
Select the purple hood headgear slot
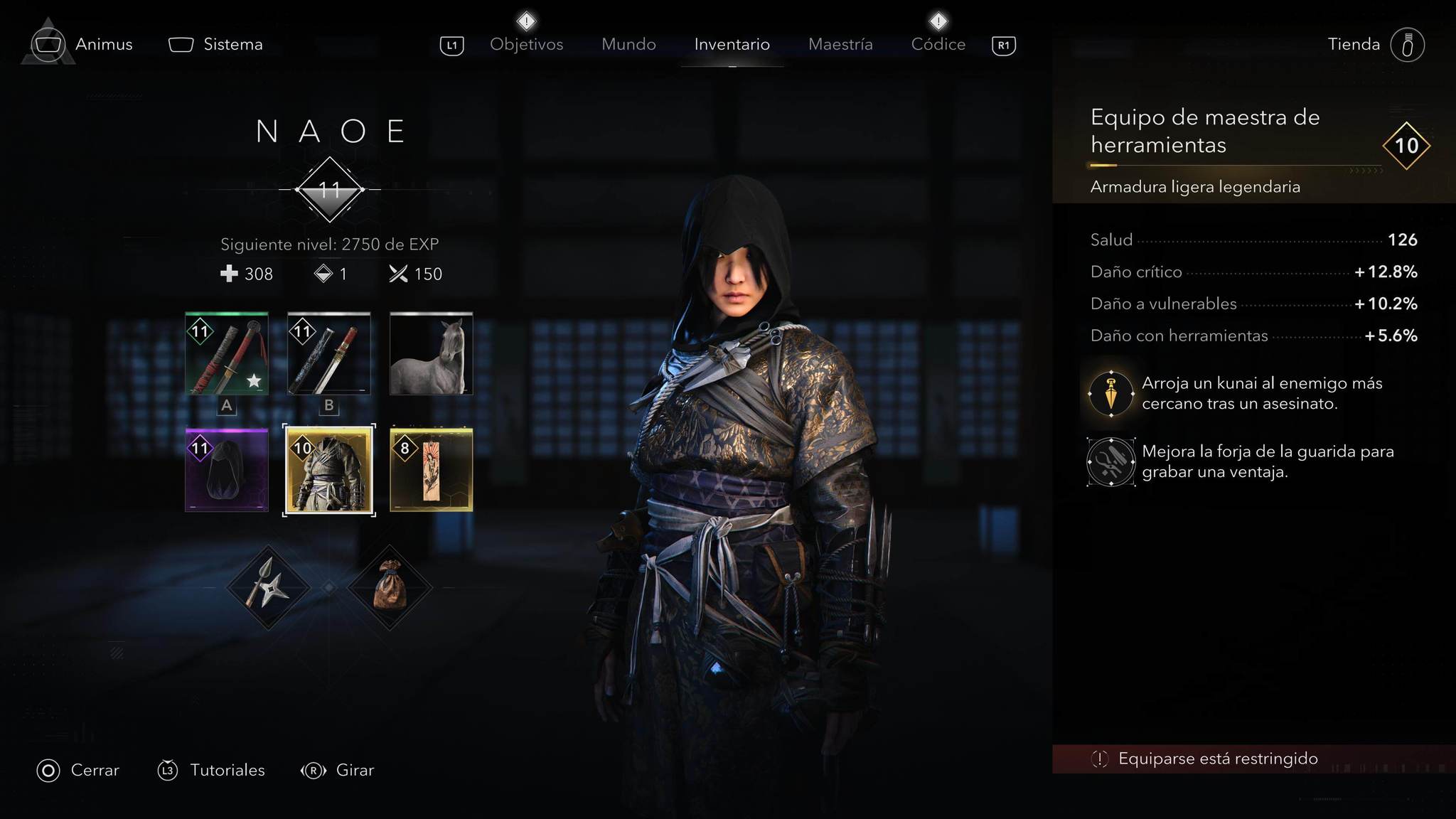pyautogui.click(x=227, y=469)
